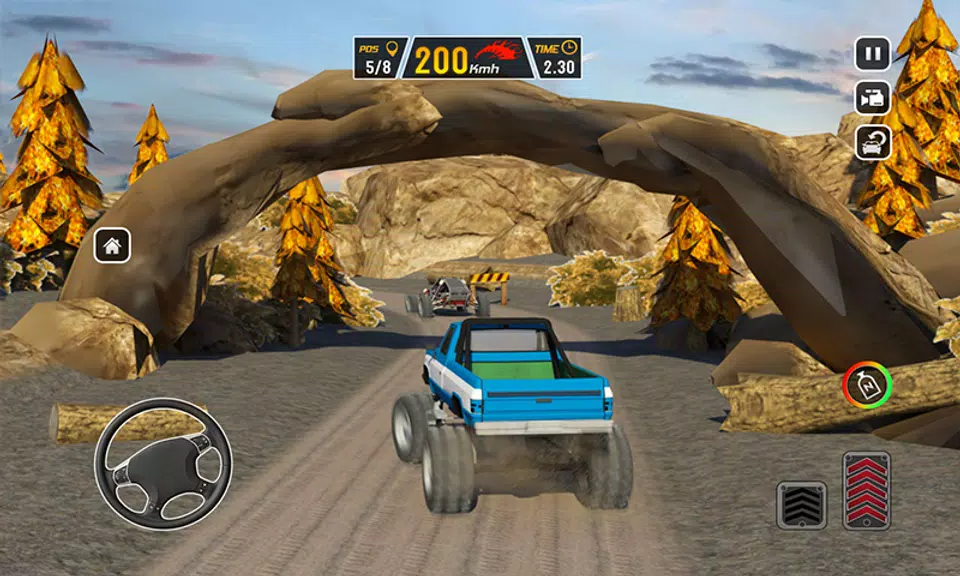Reset the car with the flip icon

click(872, 142)
